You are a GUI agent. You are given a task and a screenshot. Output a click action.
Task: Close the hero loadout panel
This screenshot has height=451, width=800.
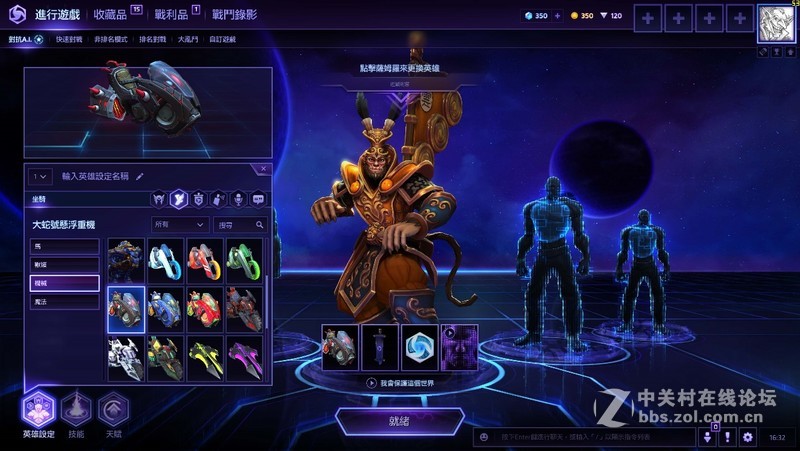click(x=263, y=170)
